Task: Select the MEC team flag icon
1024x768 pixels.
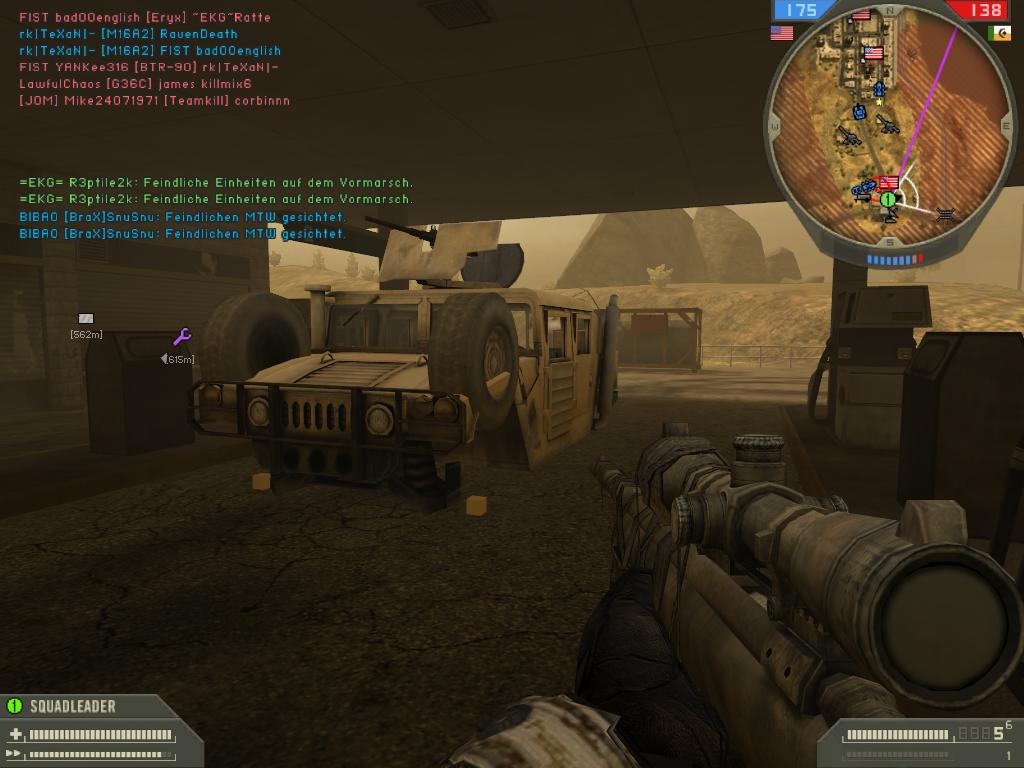Action: (x=999, y=33)
